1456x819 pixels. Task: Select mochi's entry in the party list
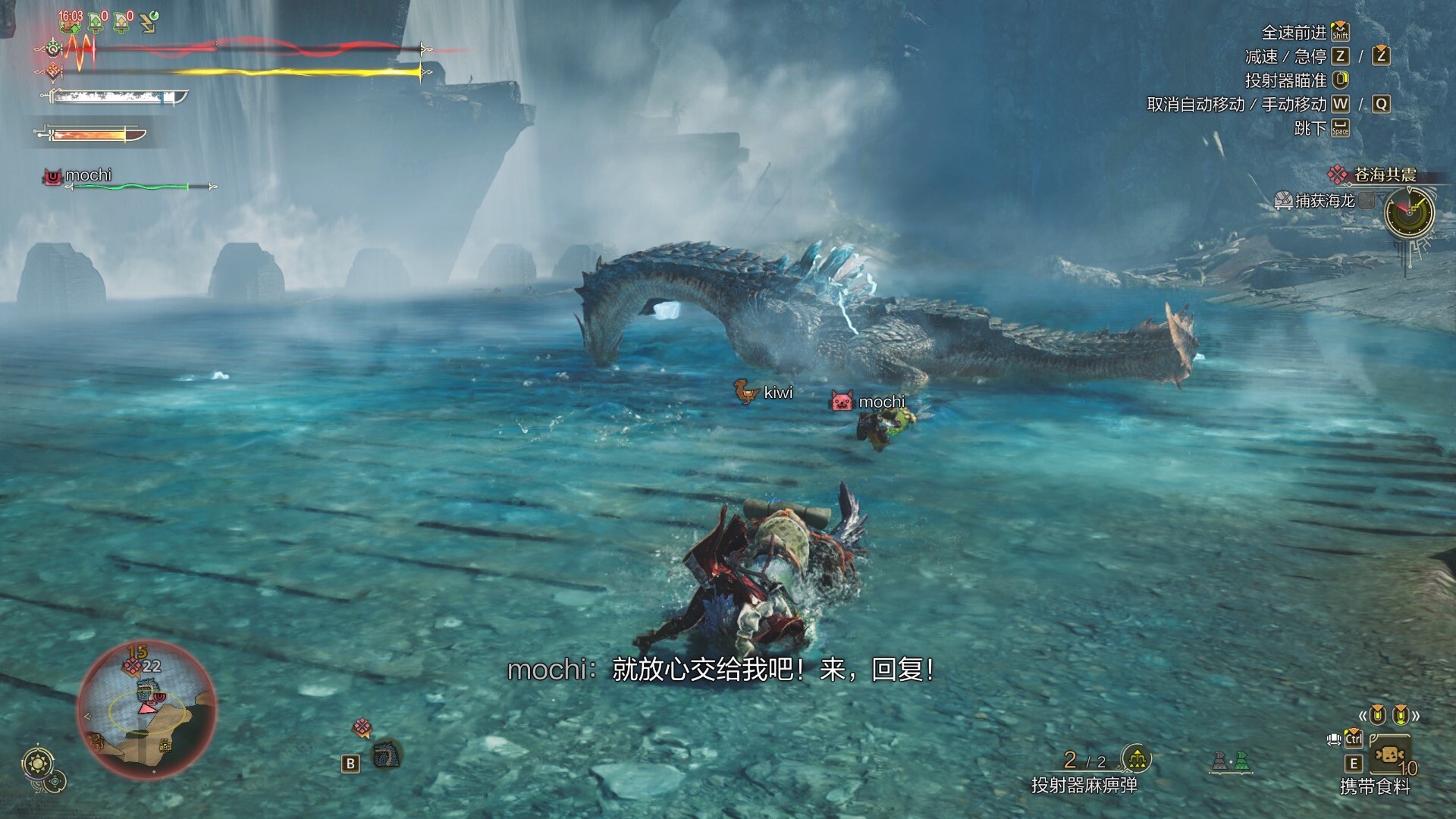[88, 176]
